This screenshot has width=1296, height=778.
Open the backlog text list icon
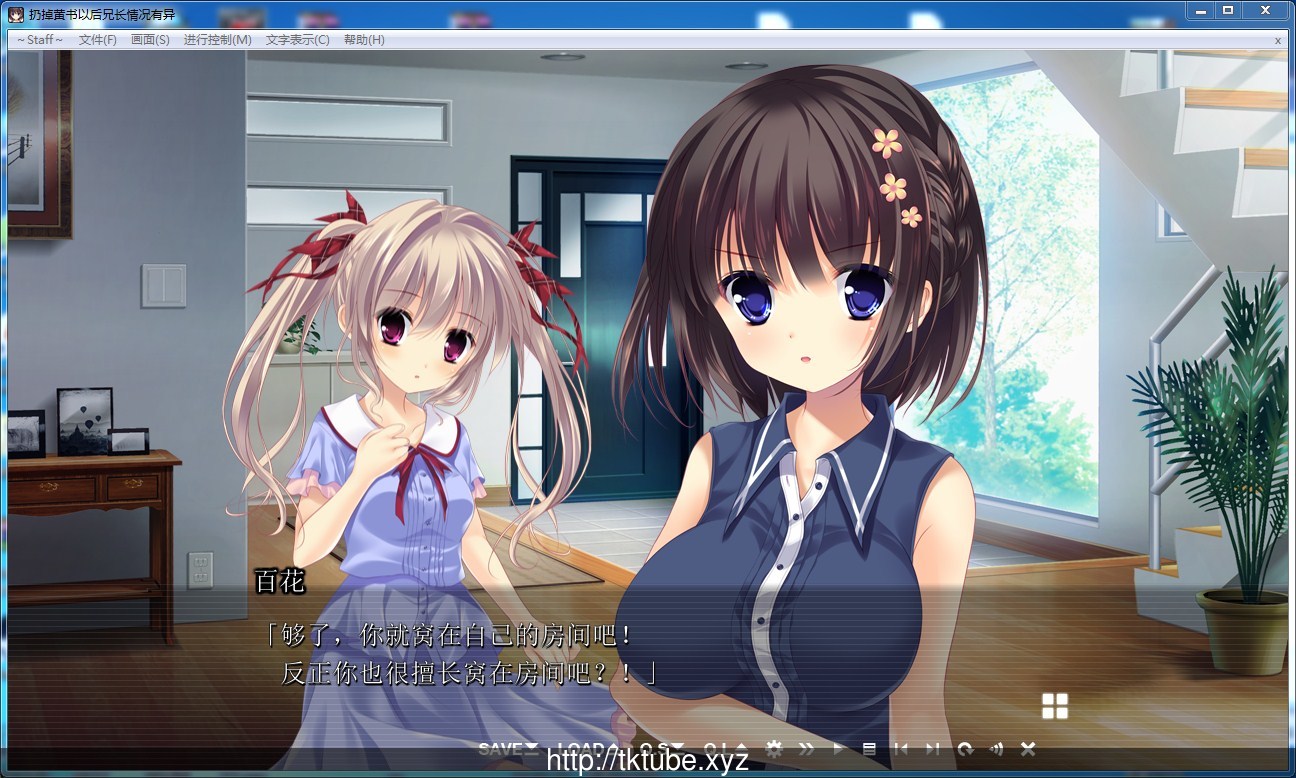tap(869, 749)
